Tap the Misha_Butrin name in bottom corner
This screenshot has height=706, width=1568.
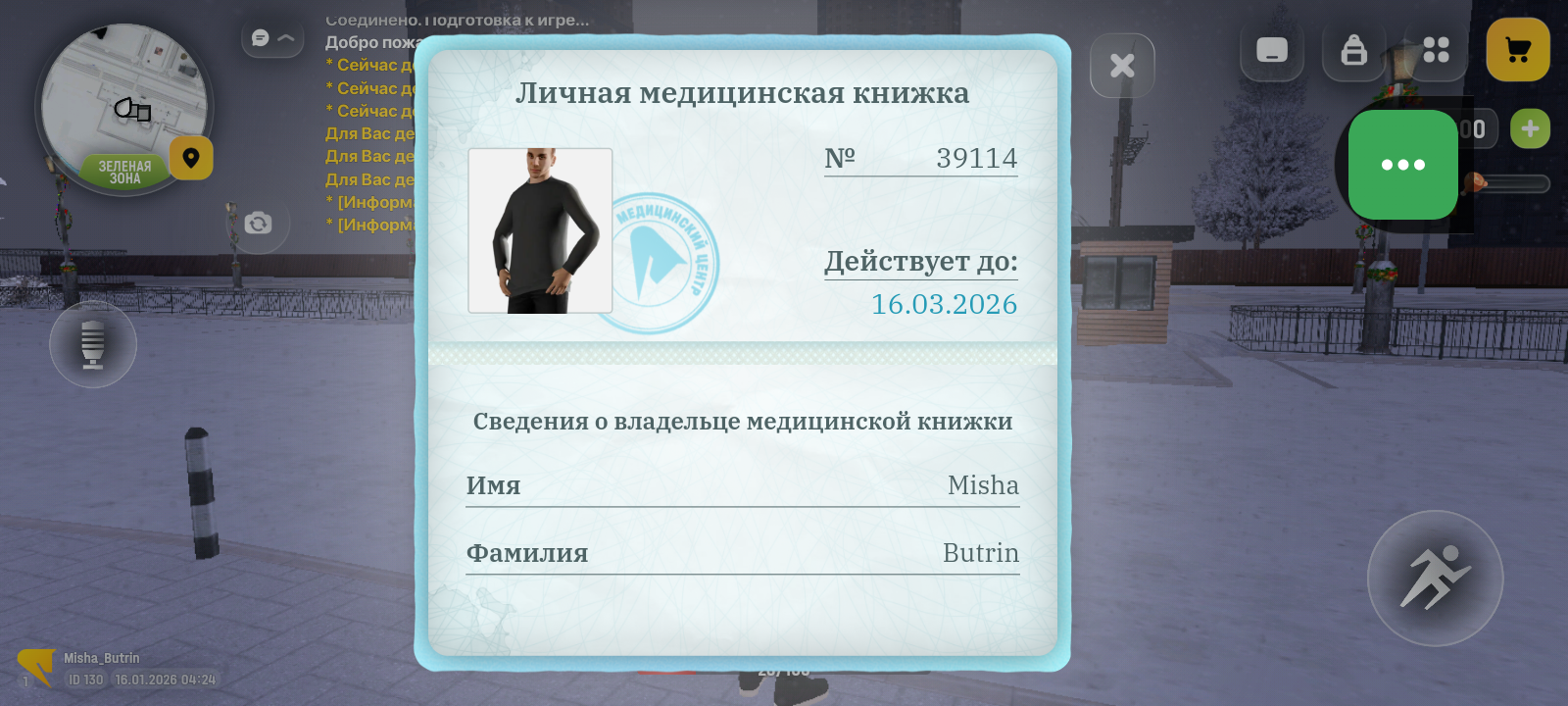103,658
